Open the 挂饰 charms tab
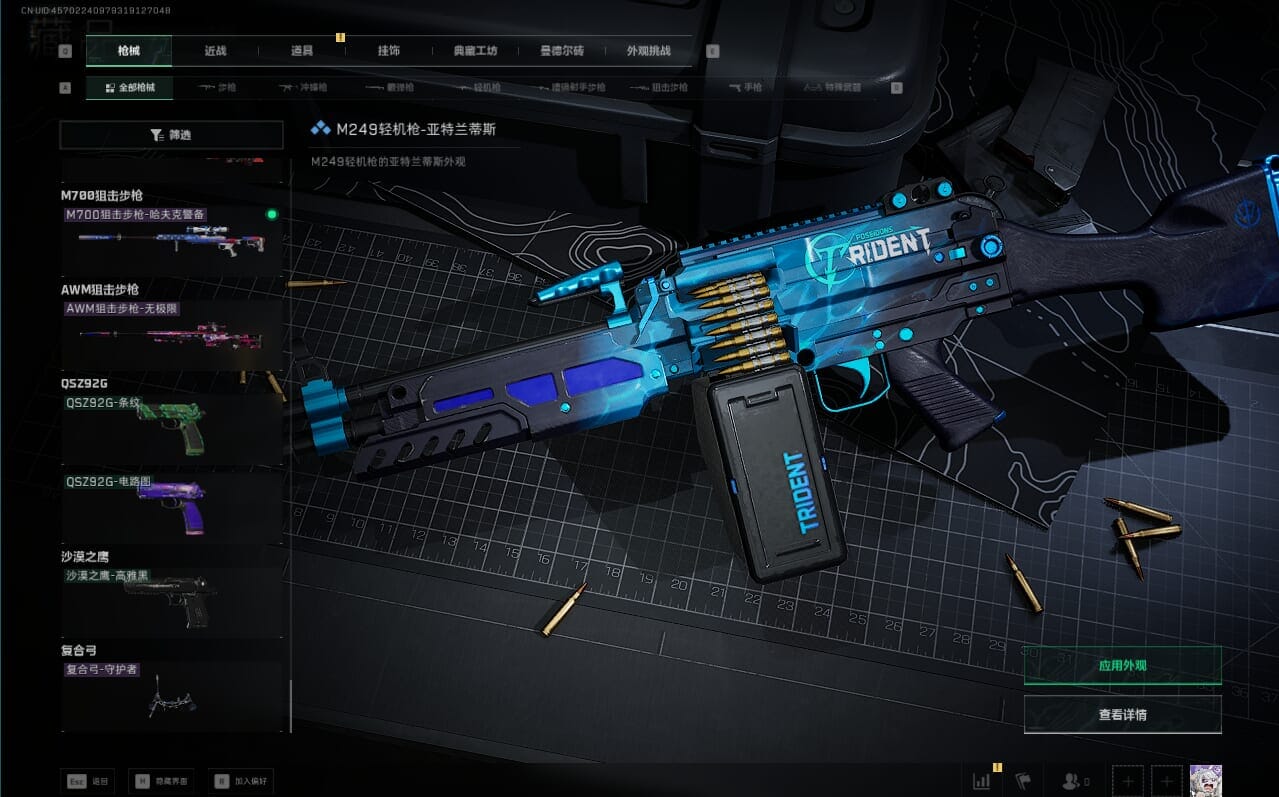Viewport: 1279px width, 797px height. (x=389, y=51)
